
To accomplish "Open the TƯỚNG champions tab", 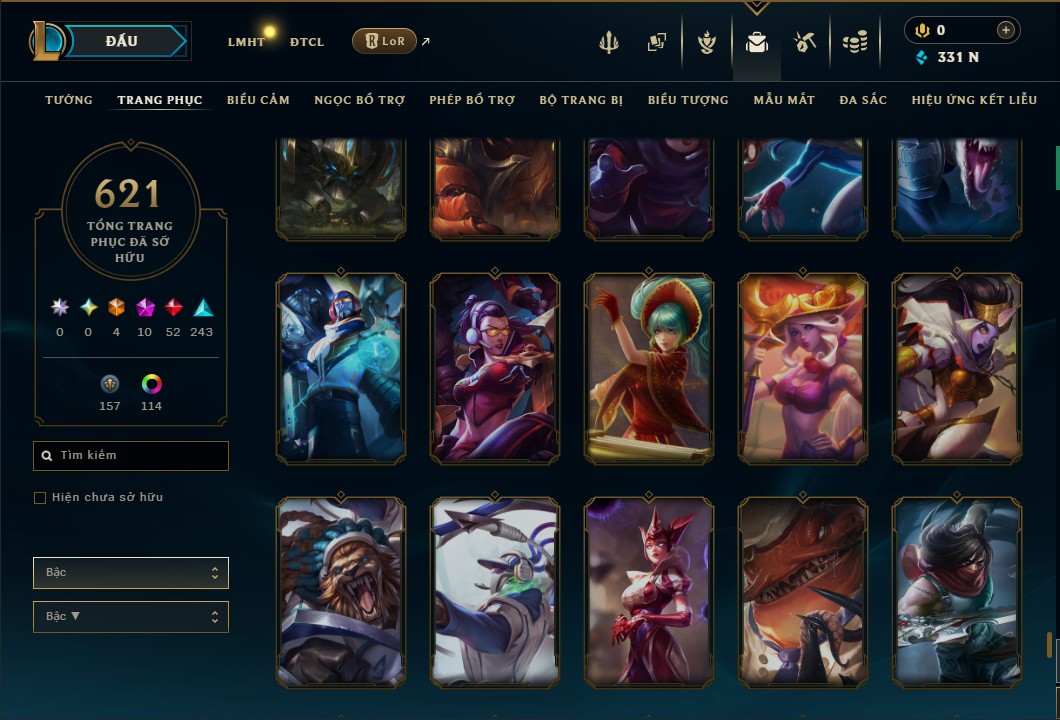I will click(x=69, y=100).
